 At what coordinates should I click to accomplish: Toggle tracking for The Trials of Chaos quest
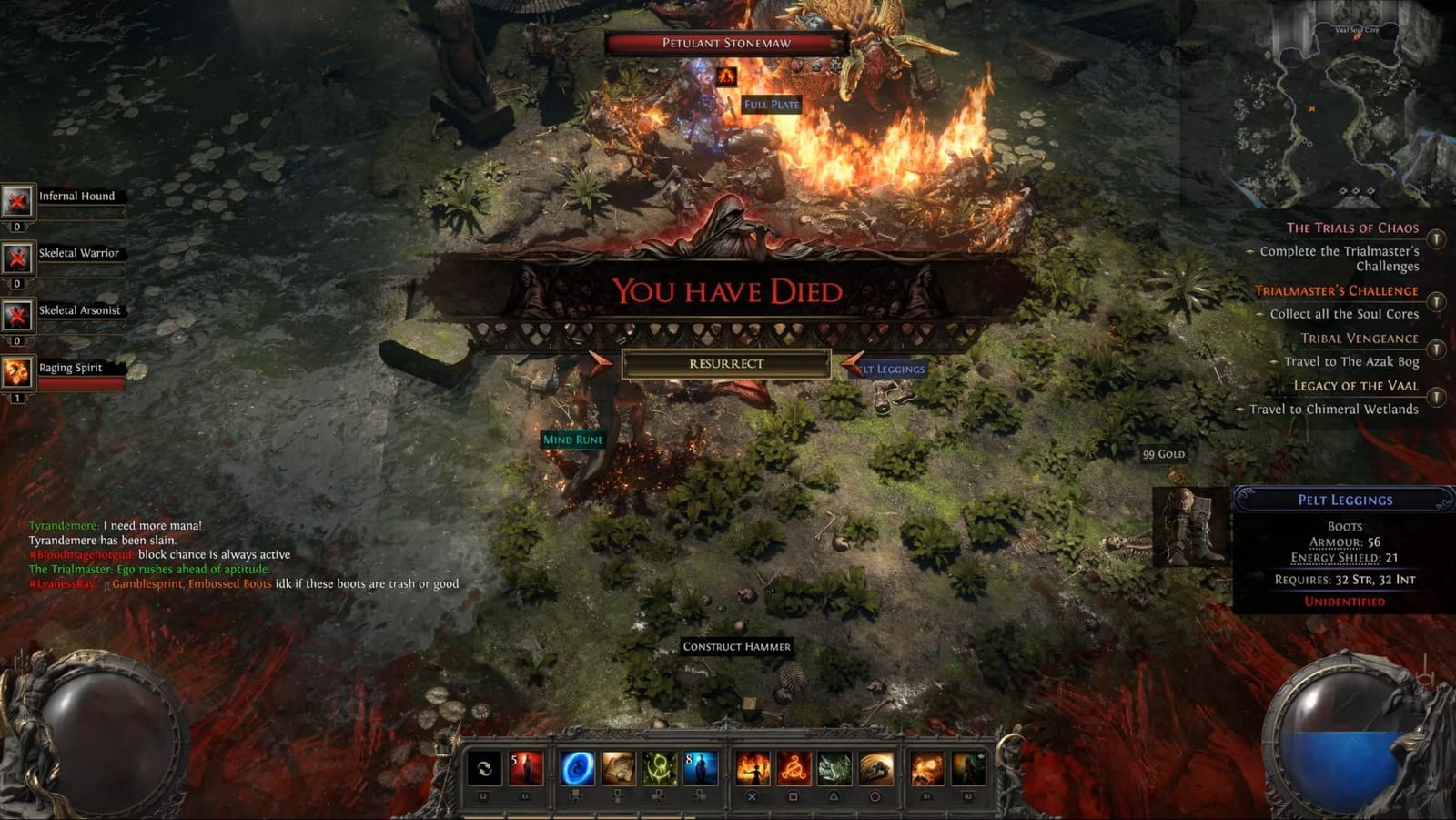click(x=1436, y=240)
